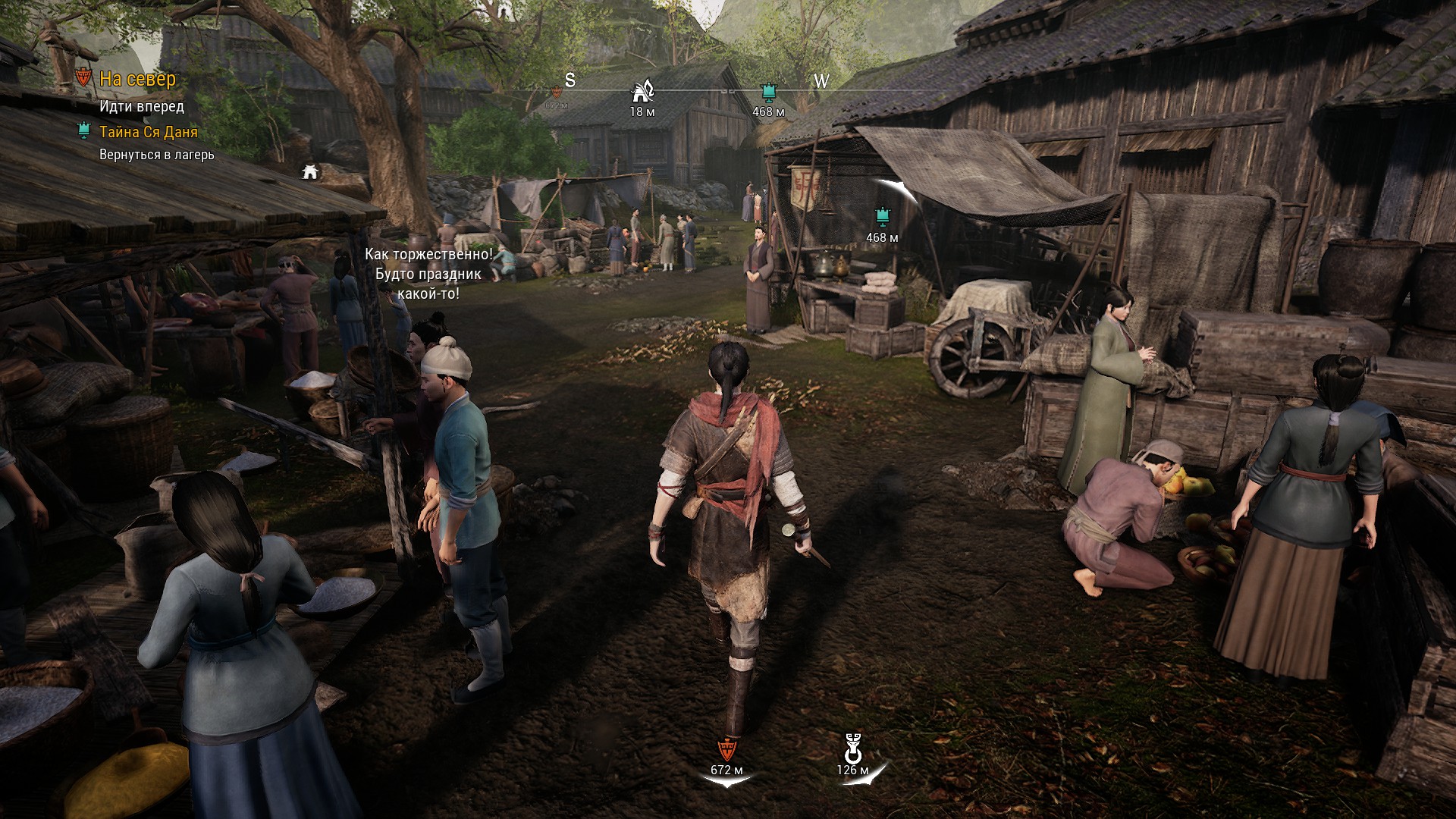This screenshot has height=819, width=1456.
Task: Select the "Тайна Ся Даня" quest entry
Action: pyautogui.click(x=148, y=132)
